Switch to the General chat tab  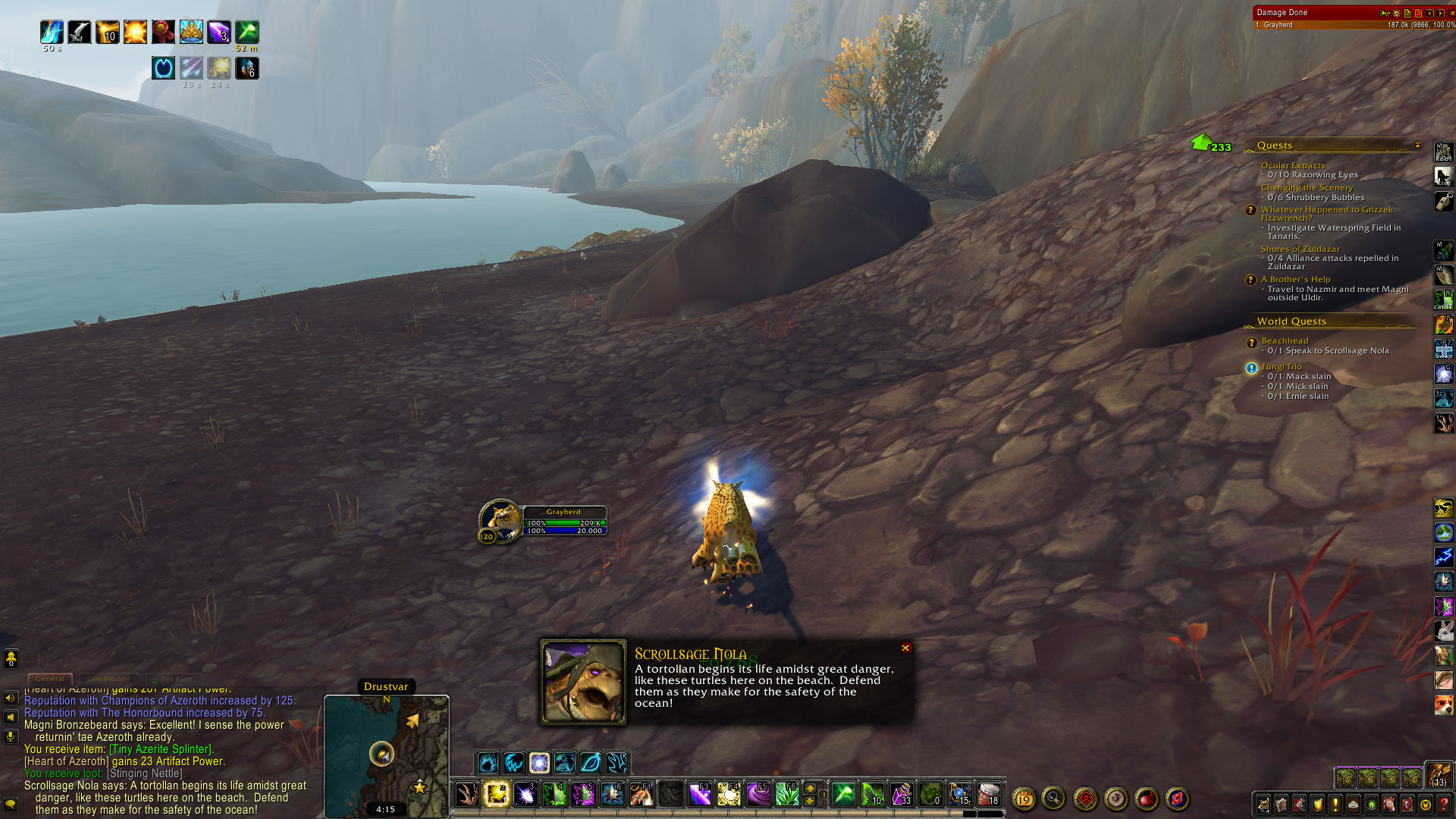[50, 679]
